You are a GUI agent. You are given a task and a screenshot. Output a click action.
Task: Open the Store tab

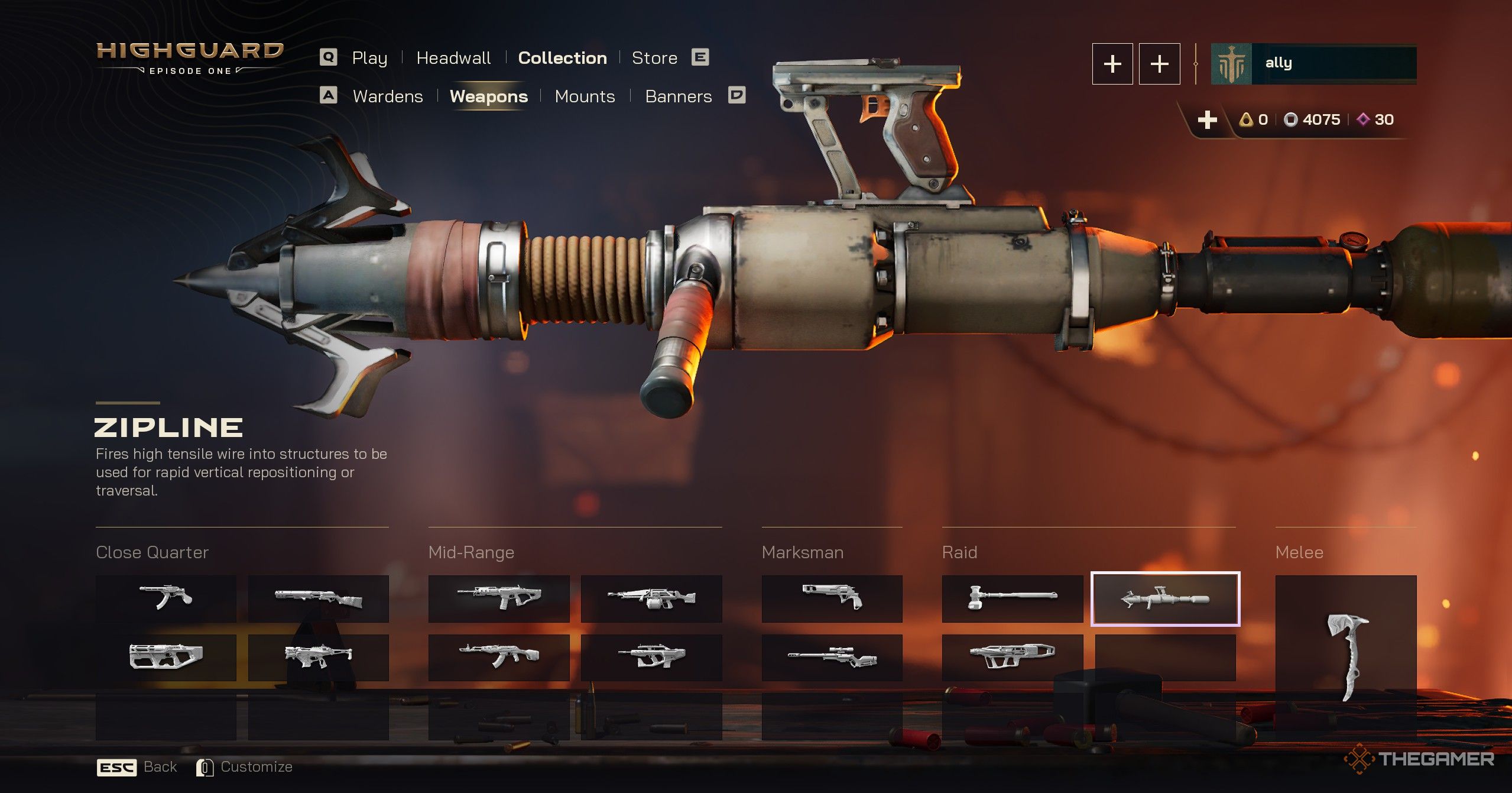tap(654, 58)
